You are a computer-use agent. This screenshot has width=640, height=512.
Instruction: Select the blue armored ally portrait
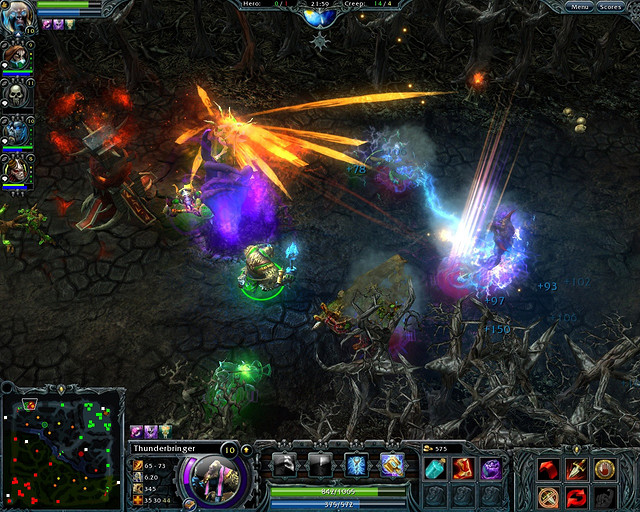18,131
